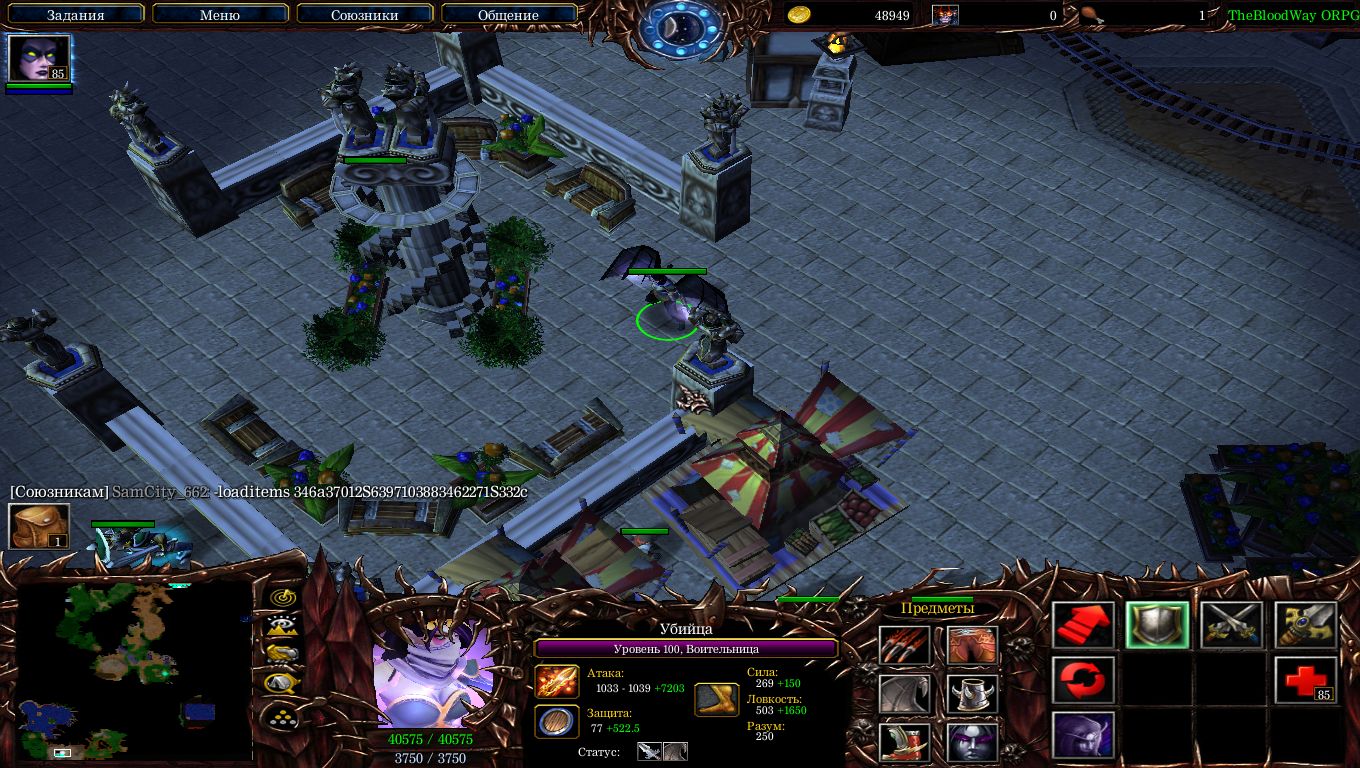Screen dimensions: 1360x768
Task: Activate the red arrow Move command
Action: click(x=1084, y=627)
